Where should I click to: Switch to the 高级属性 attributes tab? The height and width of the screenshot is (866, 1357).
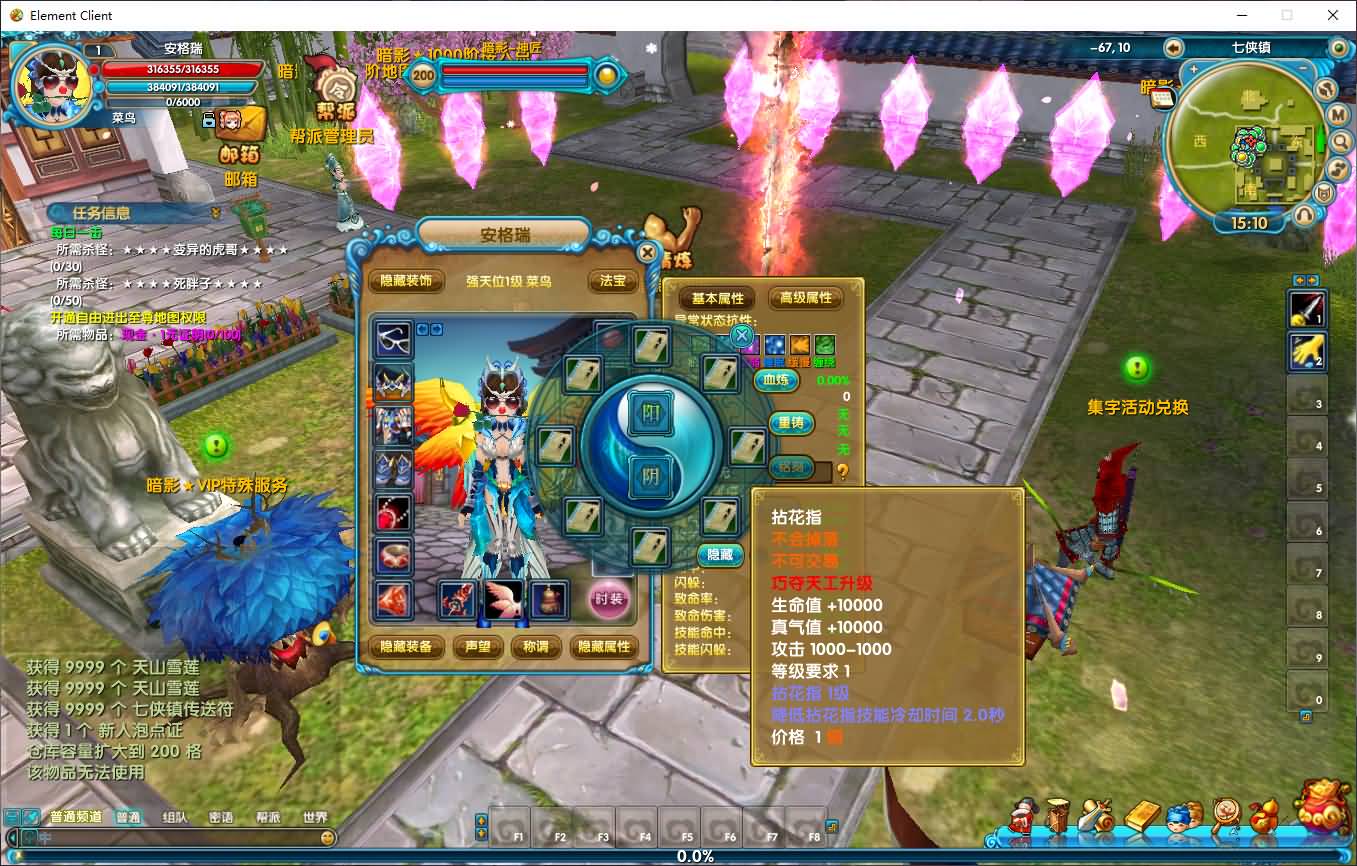pyautogui.click(x=803, y=297)
